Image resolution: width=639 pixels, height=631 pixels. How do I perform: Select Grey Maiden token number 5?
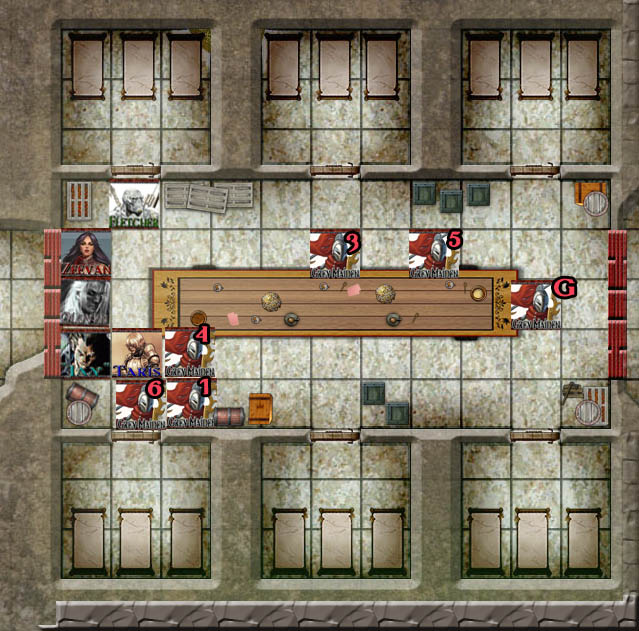click(x=435, y=255)
